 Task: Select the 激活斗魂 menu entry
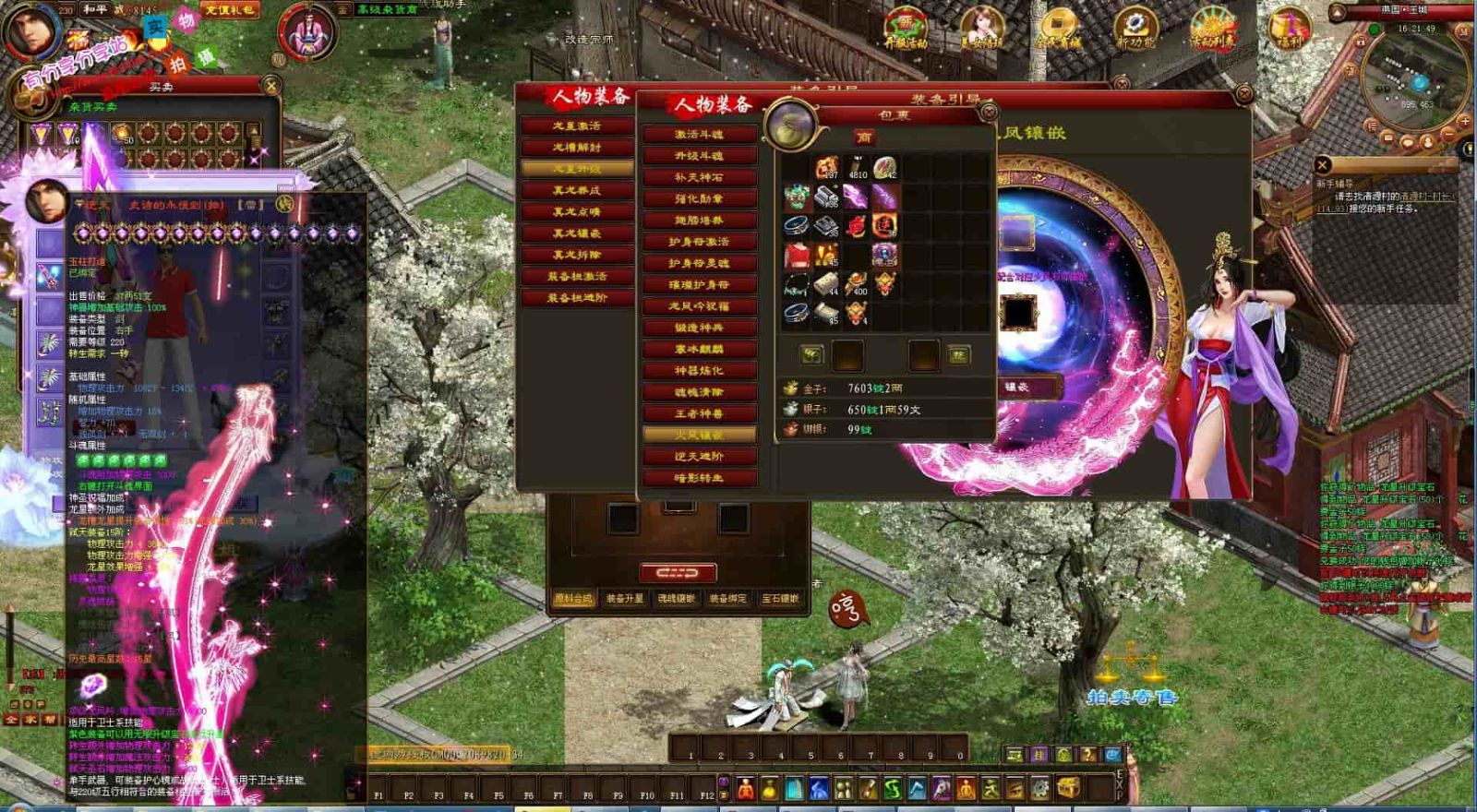[699, 135]
